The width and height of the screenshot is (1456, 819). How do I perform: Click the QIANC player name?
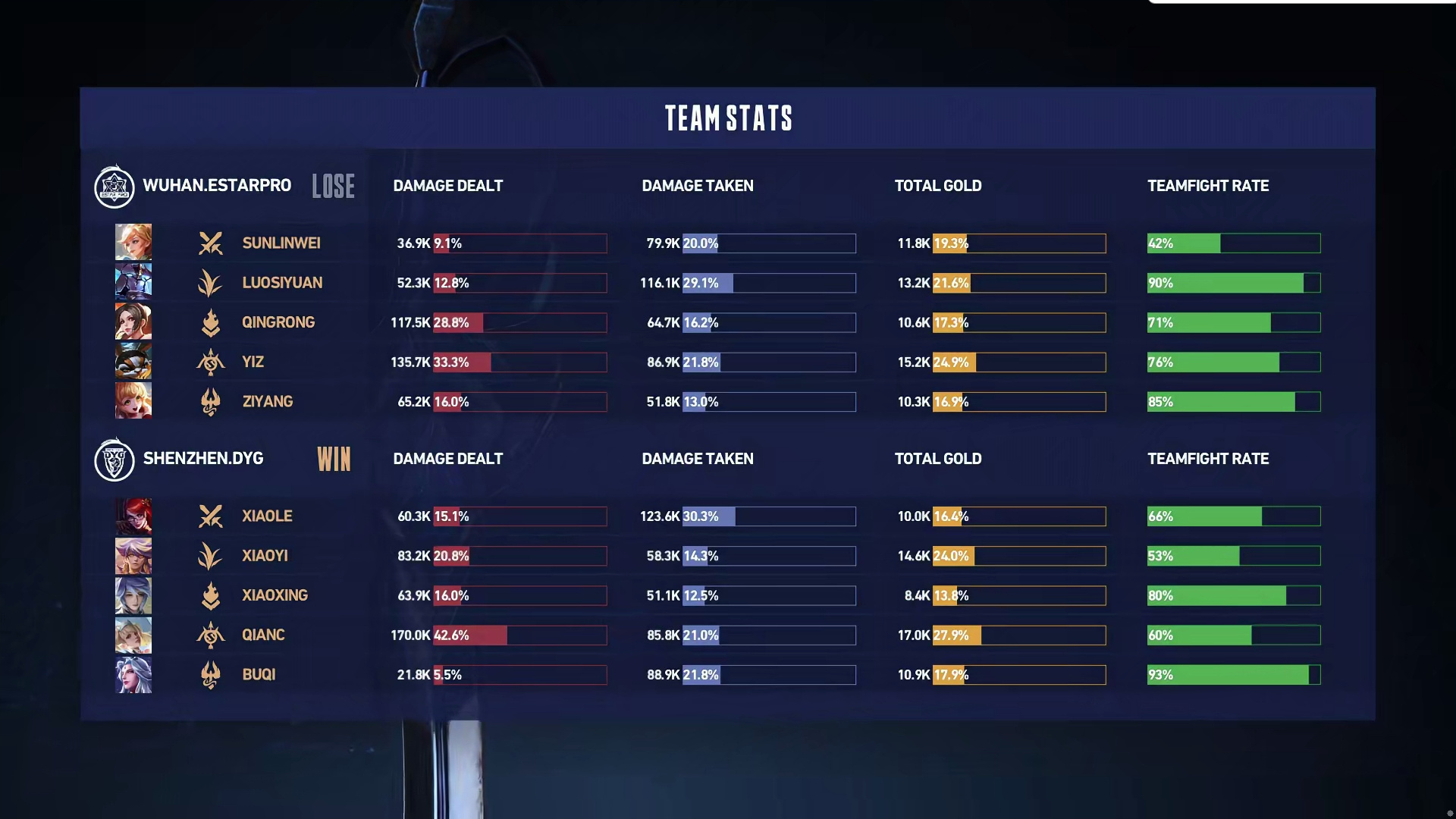click(263, 635)
